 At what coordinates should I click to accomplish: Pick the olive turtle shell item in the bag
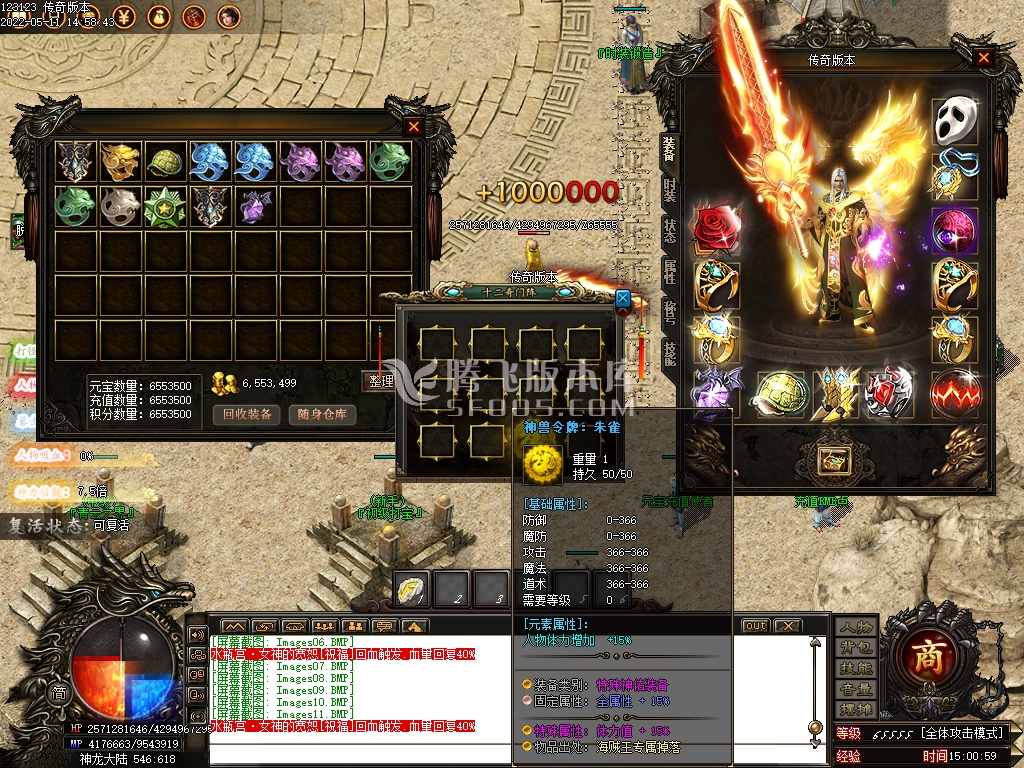(x=164, y=160)
